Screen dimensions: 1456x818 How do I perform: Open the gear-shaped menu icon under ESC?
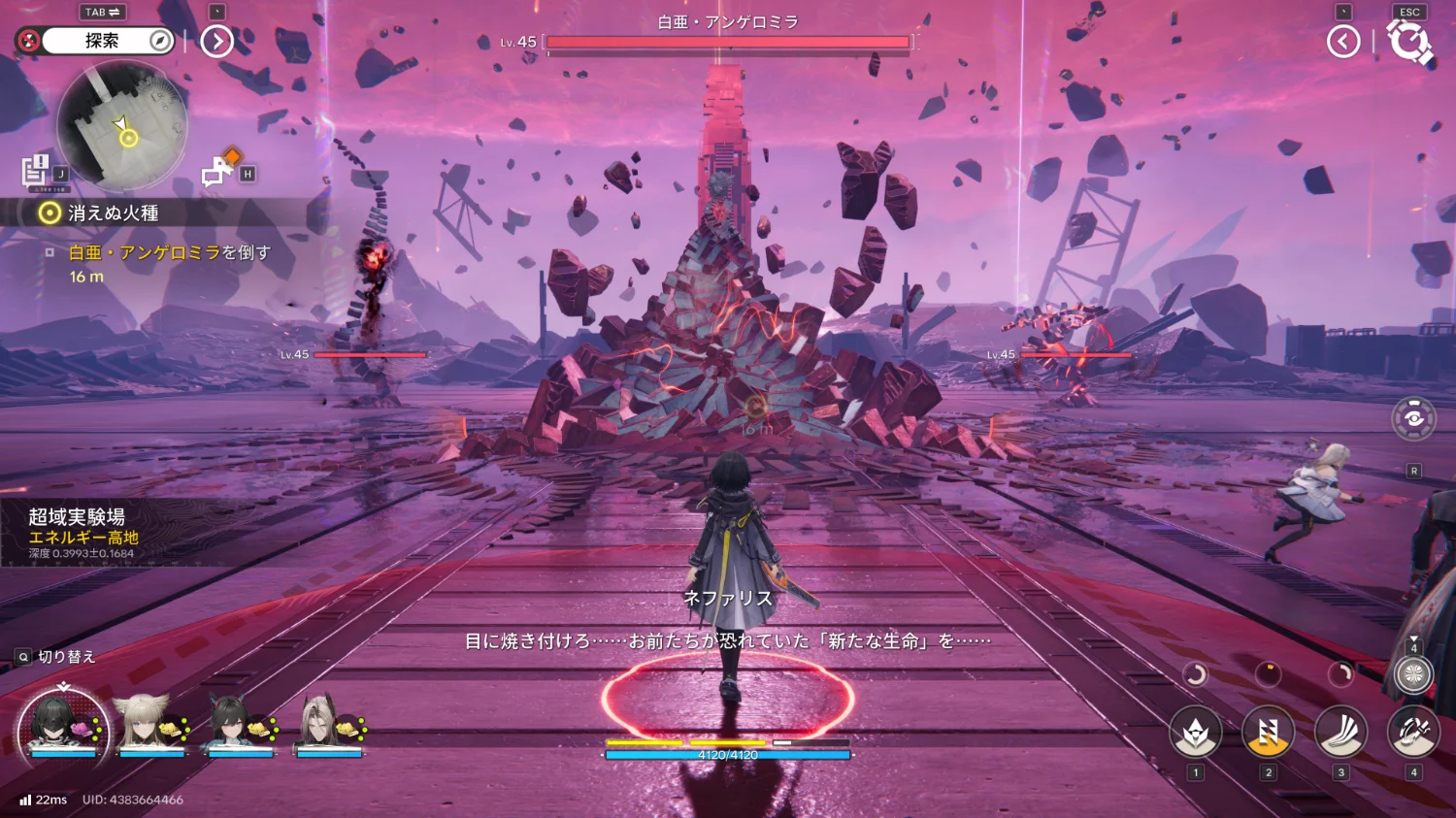(1409, 42)
